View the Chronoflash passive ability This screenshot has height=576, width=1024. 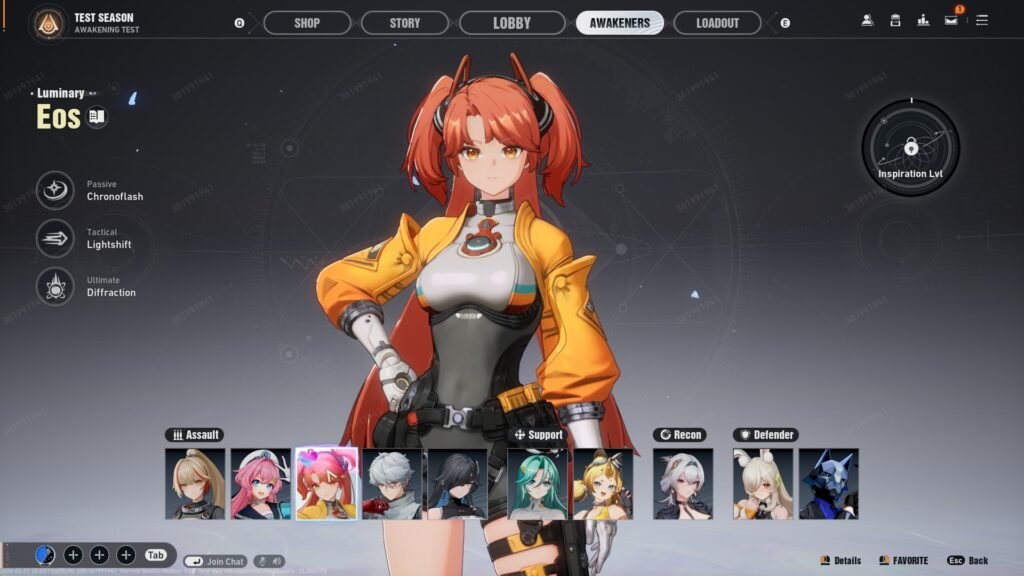pyautogui.click(x=56, y=190)
